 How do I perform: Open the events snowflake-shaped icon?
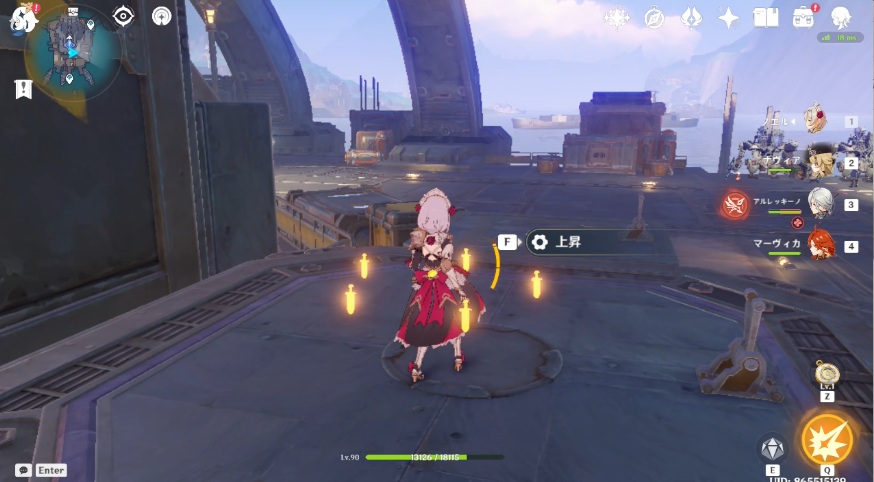(616, 17)
